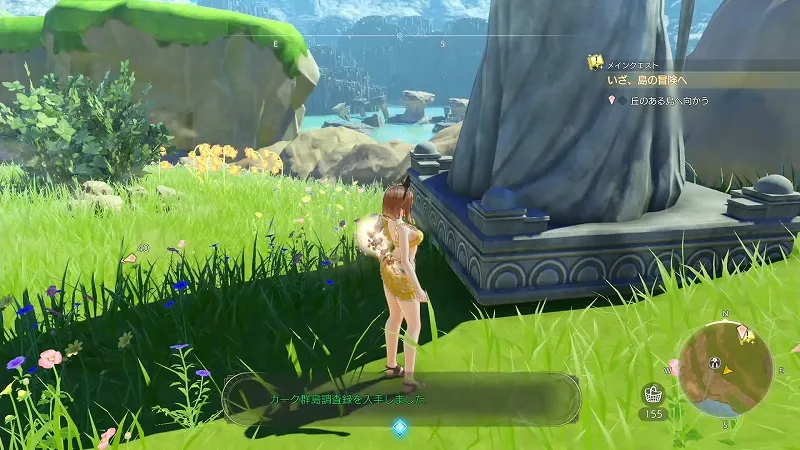The height and width of the screenshot is (450, 800).
Task: Open the circular minimap
Action: [724, 368]
